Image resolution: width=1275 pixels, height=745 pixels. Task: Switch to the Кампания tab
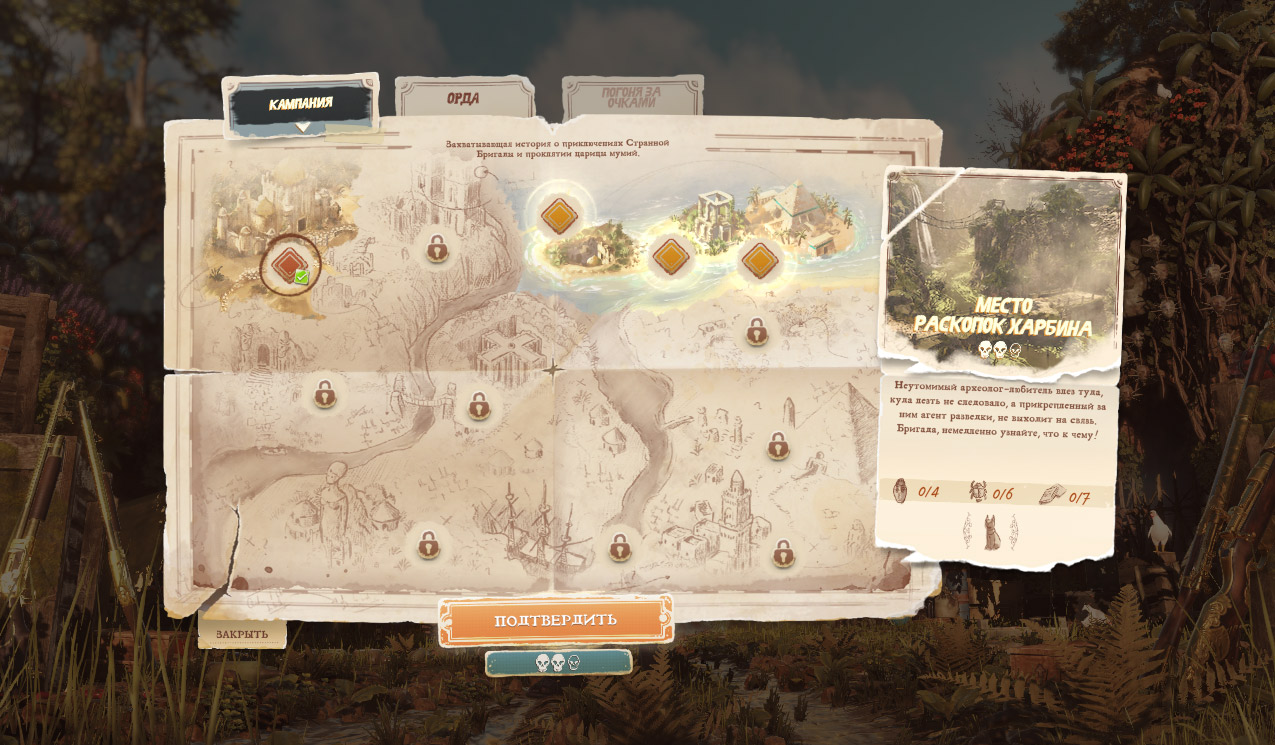point(300,103)
